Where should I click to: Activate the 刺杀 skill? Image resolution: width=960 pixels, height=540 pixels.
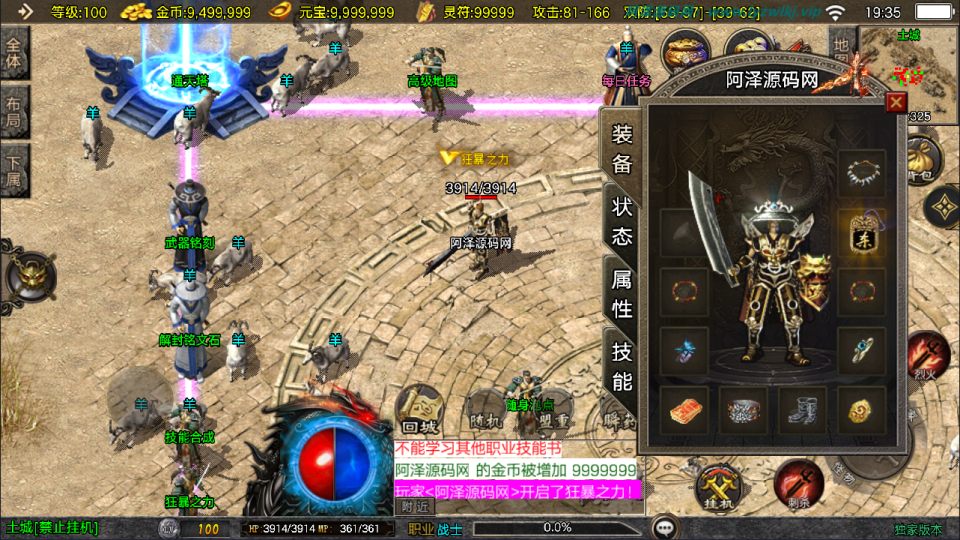click(797, 482)
